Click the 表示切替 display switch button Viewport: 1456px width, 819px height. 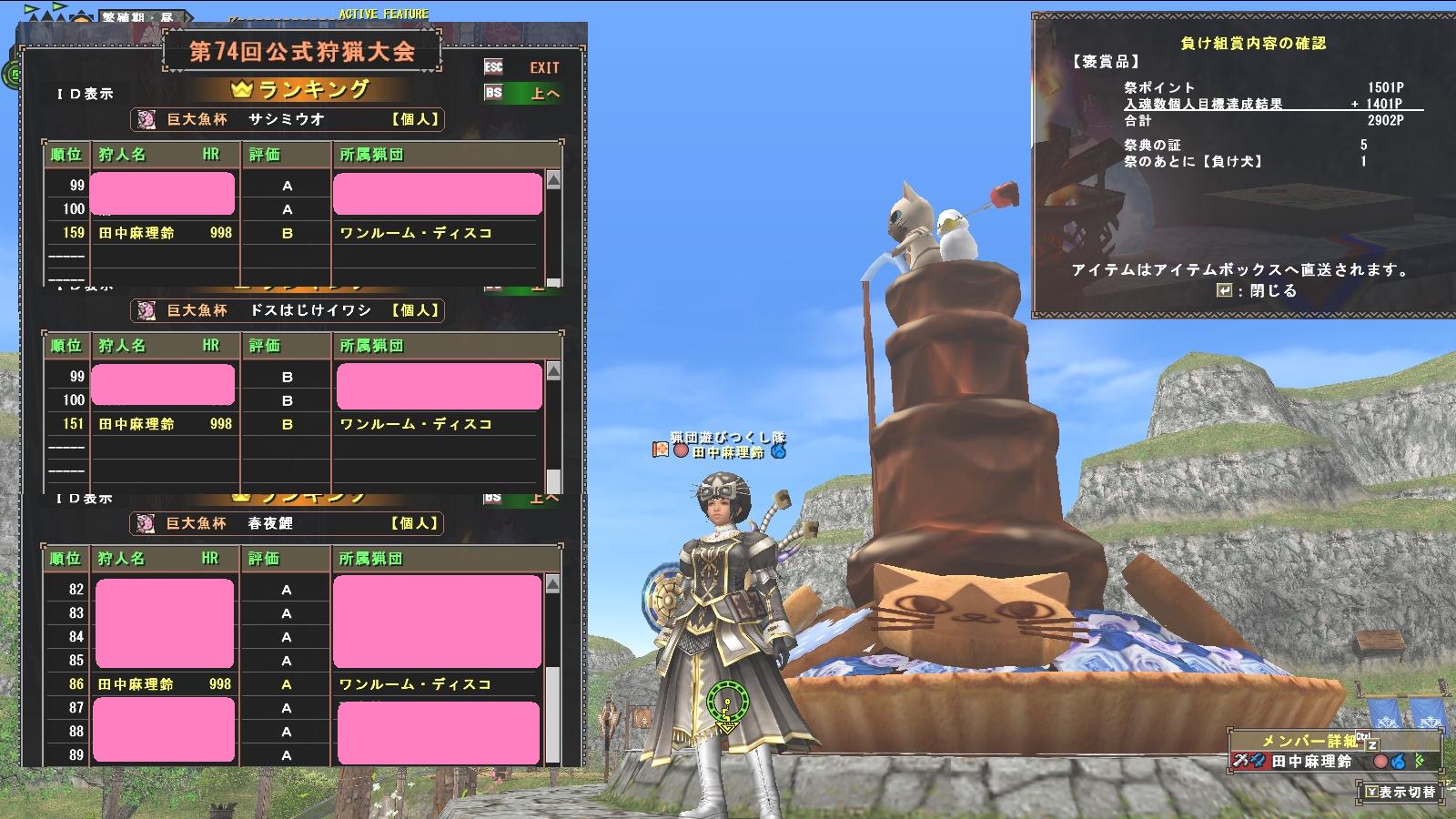pyautogui.click(x=1400, y=792)
